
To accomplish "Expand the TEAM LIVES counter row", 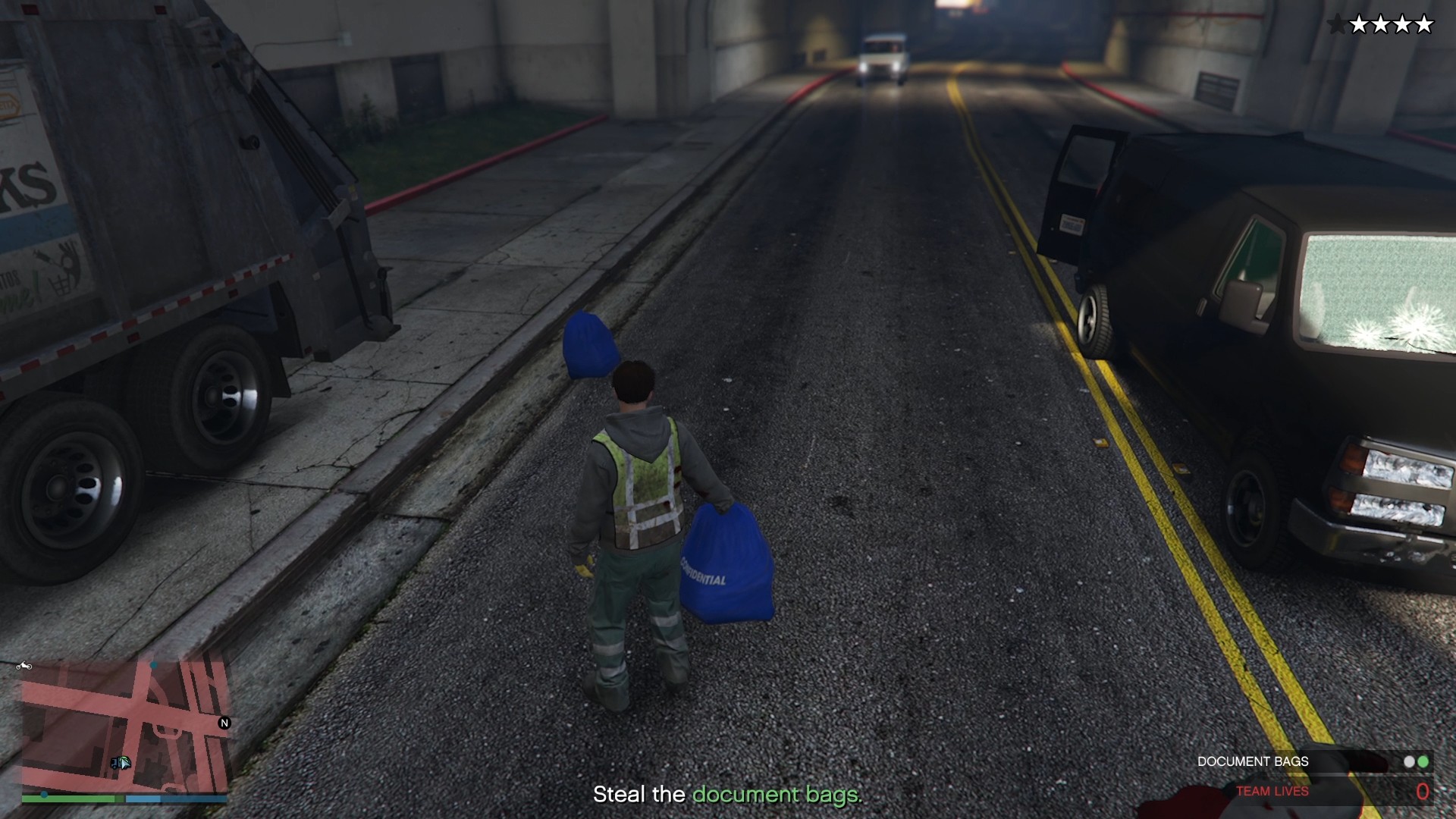I will [1319, 792].
